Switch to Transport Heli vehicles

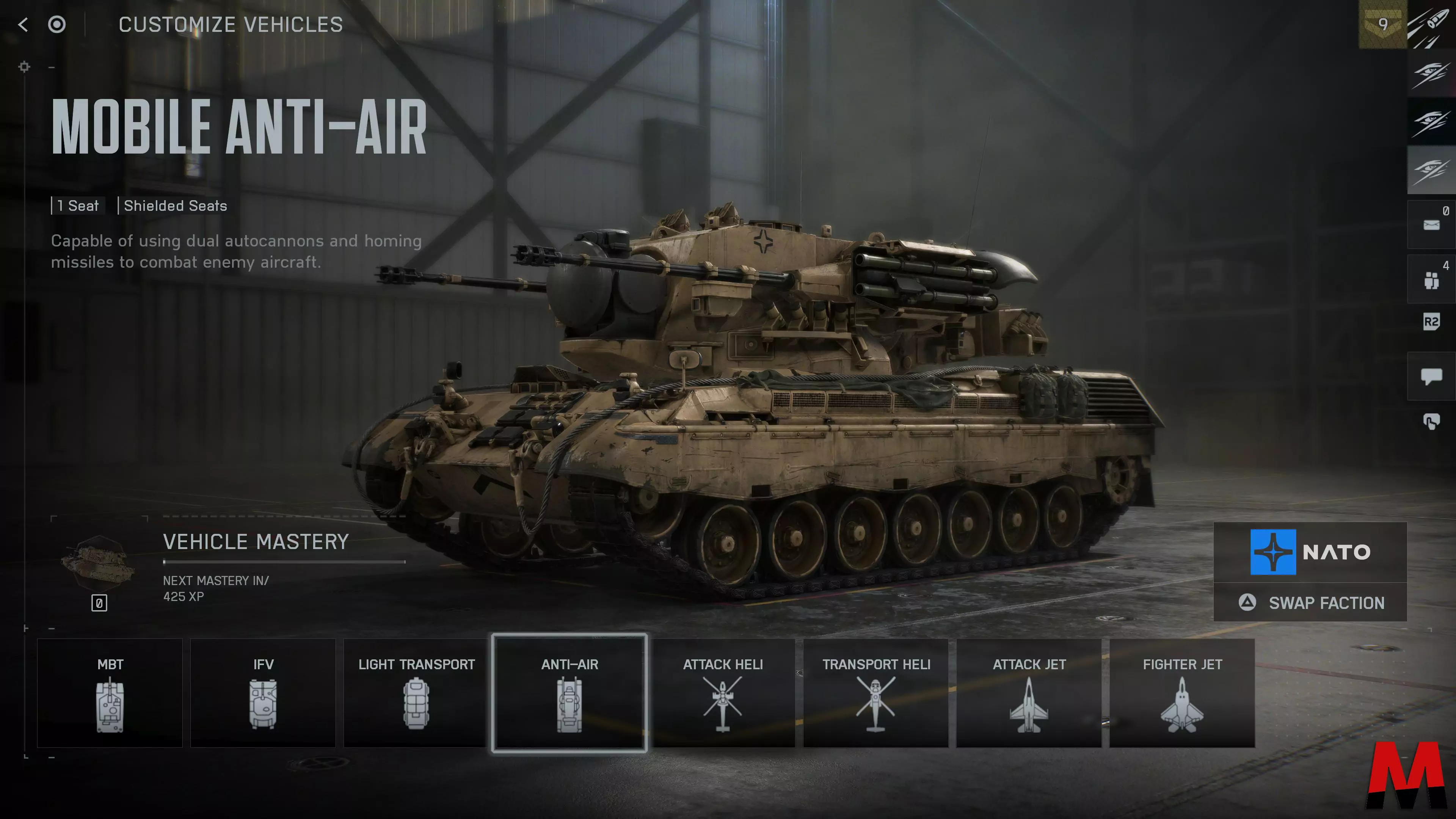click(x=876, y=693)
